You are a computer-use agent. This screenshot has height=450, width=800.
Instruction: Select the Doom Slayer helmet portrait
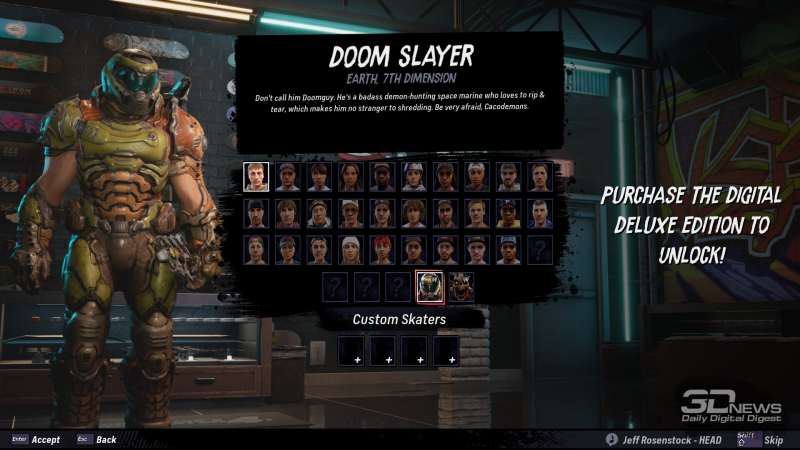(x=430, y=286)
